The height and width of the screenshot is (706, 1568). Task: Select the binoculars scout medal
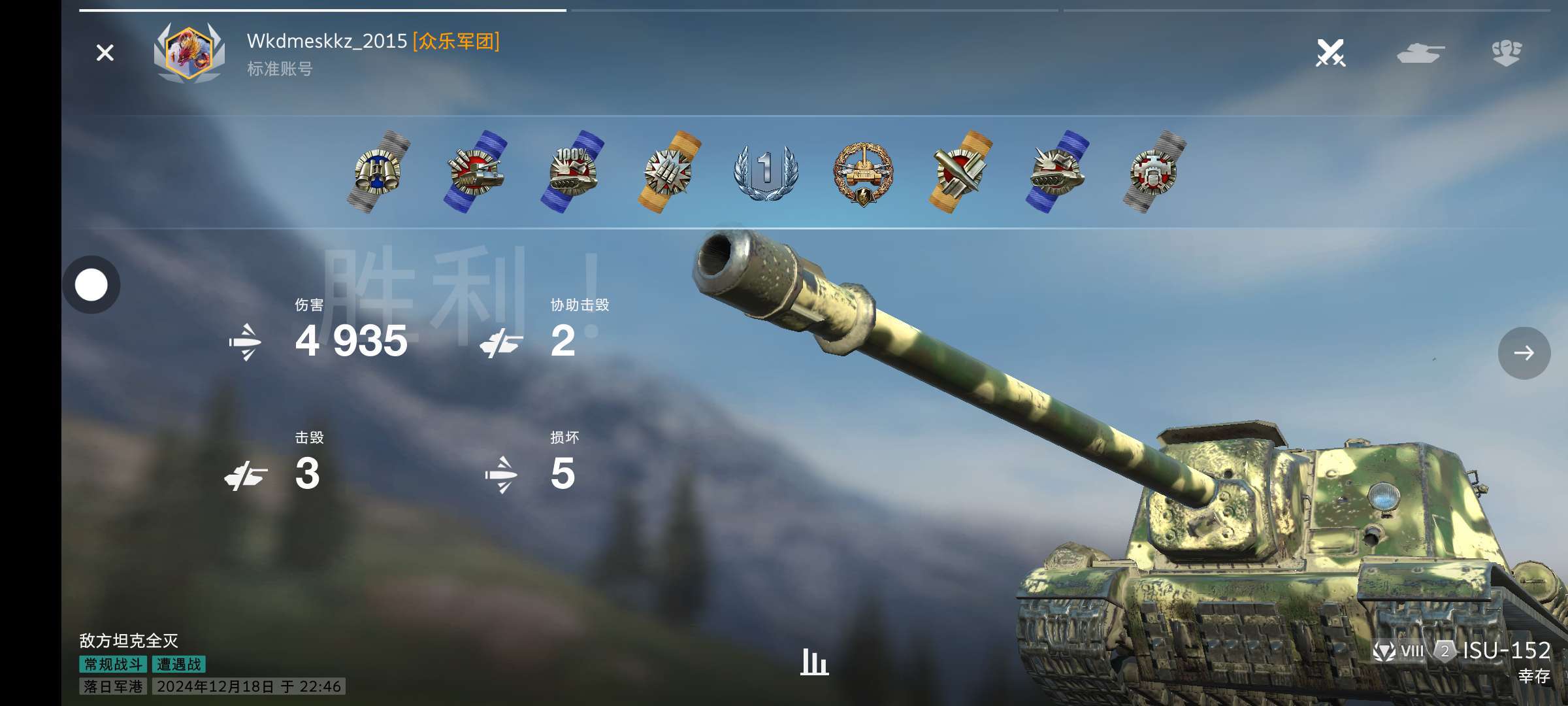coord(378,172)
